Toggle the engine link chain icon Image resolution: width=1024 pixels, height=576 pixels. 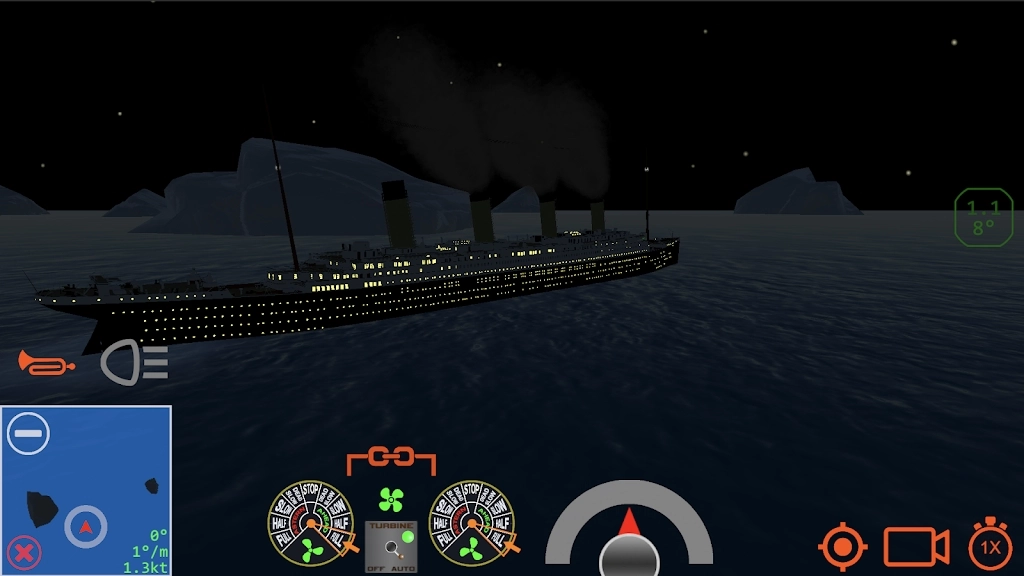point(391,458)
